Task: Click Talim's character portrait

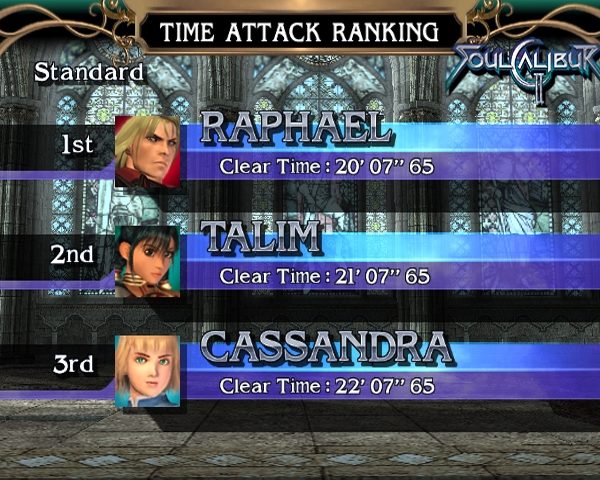Action: click(148, 261)
